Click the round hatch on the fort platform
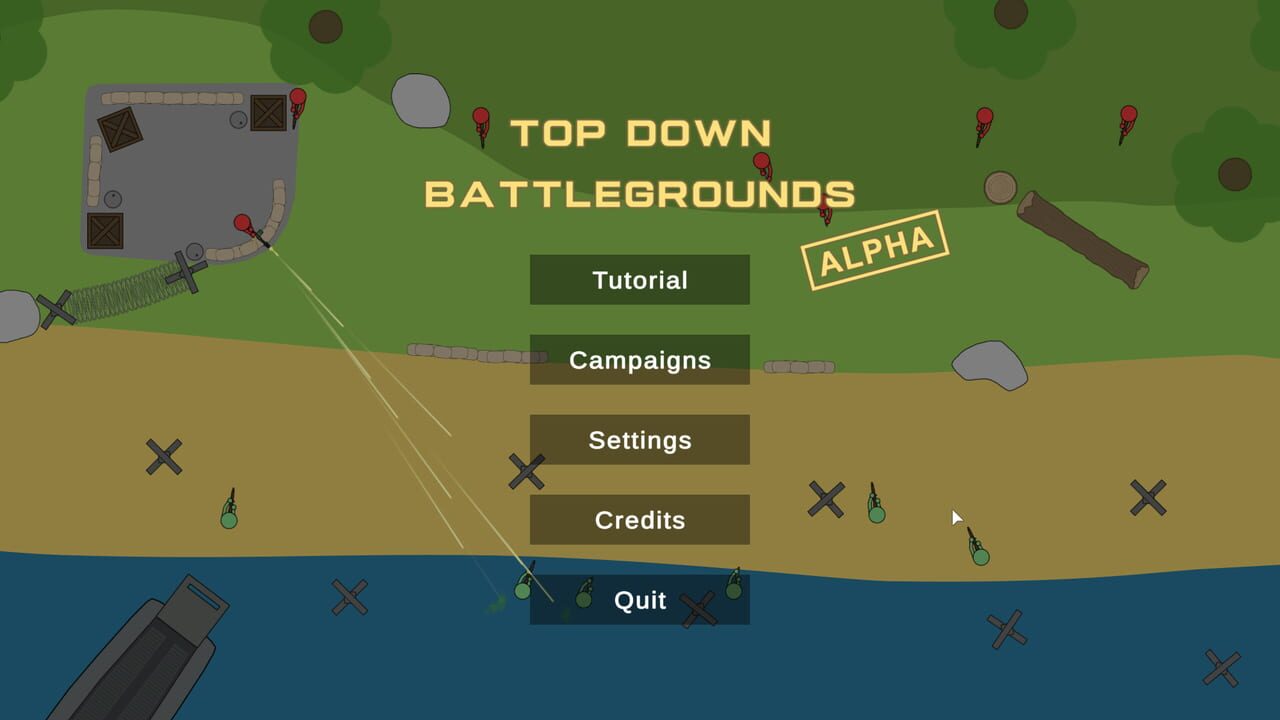Screen dimensions: 1280x720 click(x=238, y=120)
